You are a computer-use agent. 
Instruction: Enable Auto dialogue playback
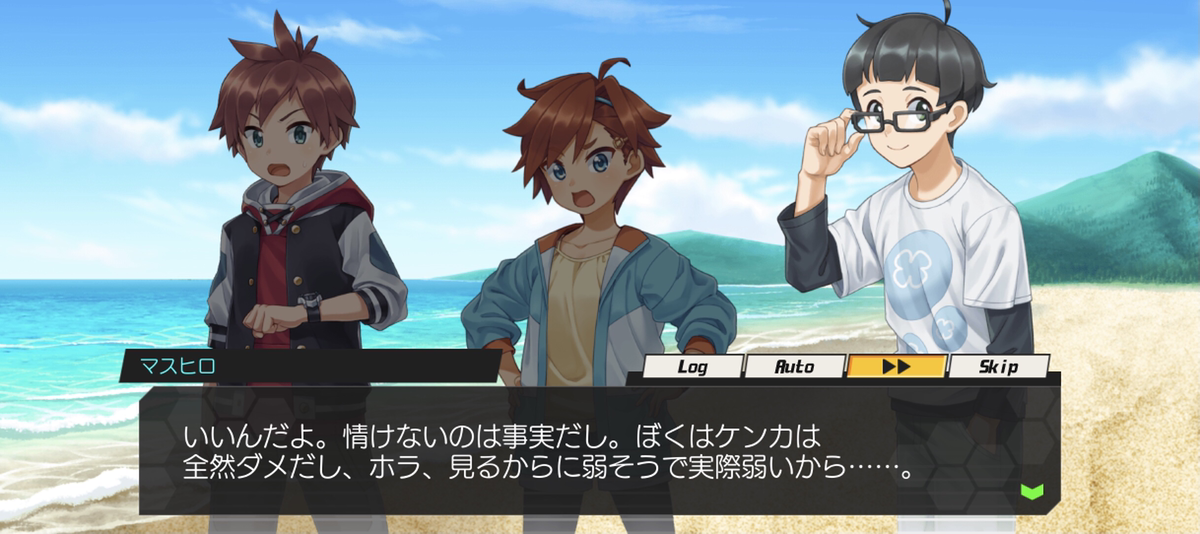coord(795,367)
